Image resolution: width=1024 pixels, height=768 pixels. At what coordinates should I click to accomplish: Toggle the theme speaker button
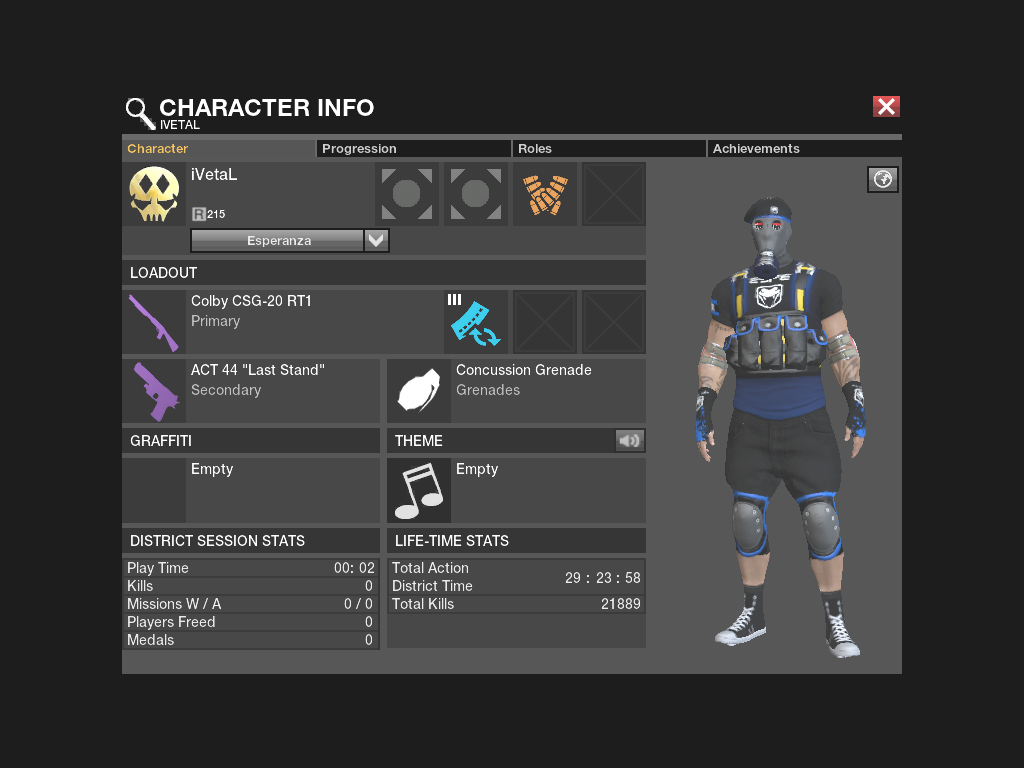click(630, 440)
